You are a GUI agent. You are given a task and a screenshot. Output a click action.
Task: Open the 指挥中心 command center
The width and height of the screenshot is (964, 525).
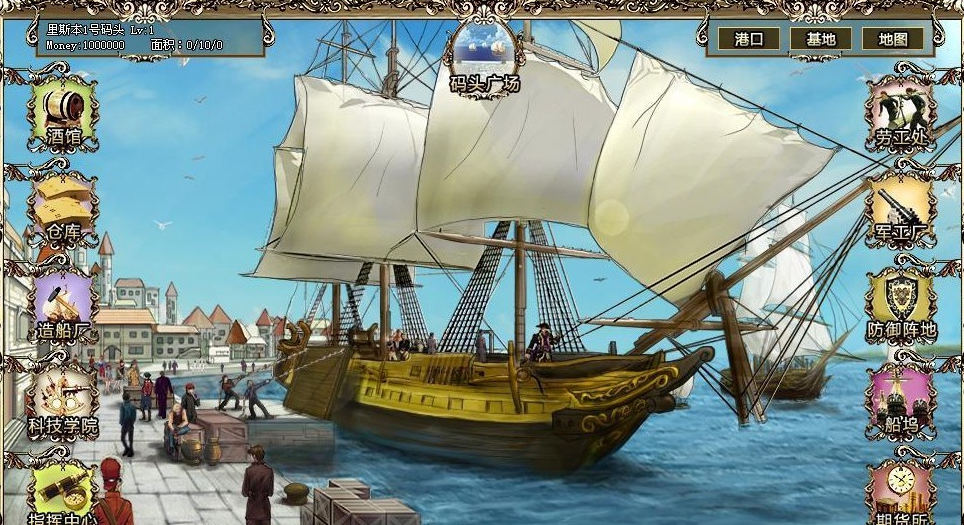point(62,490)
